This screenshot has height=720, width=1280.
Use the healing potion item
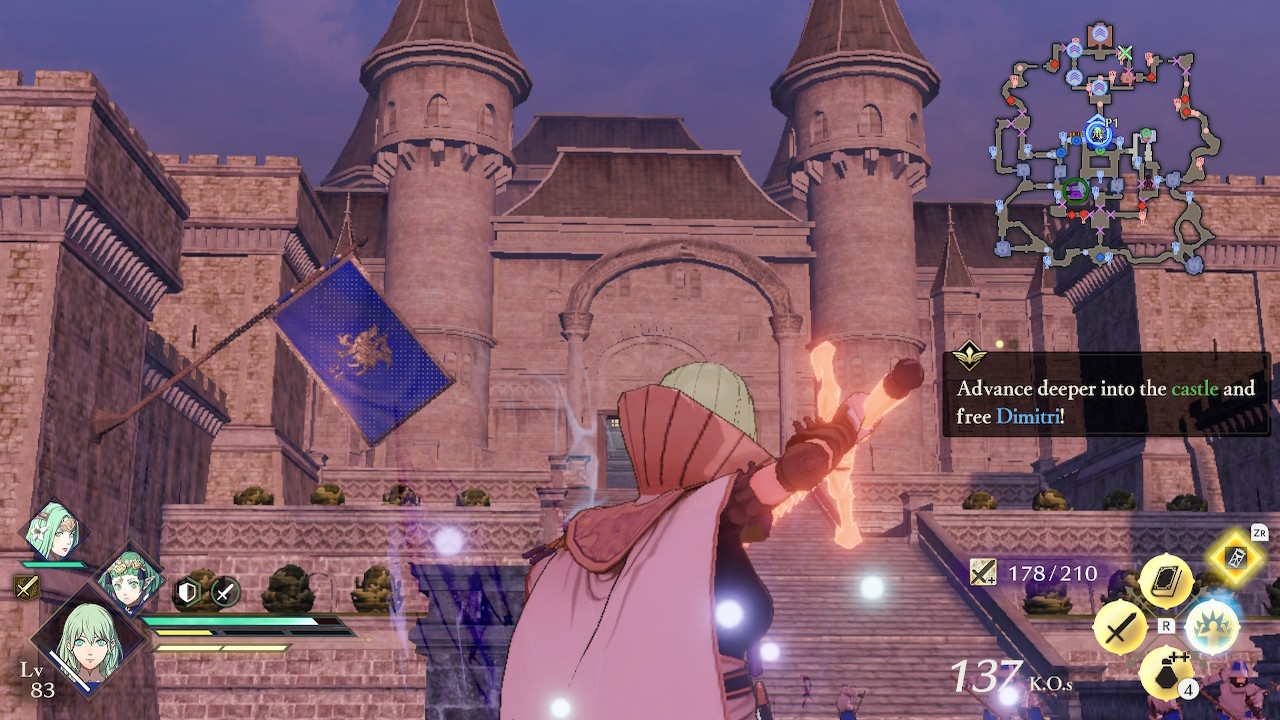pos(1166,674)
